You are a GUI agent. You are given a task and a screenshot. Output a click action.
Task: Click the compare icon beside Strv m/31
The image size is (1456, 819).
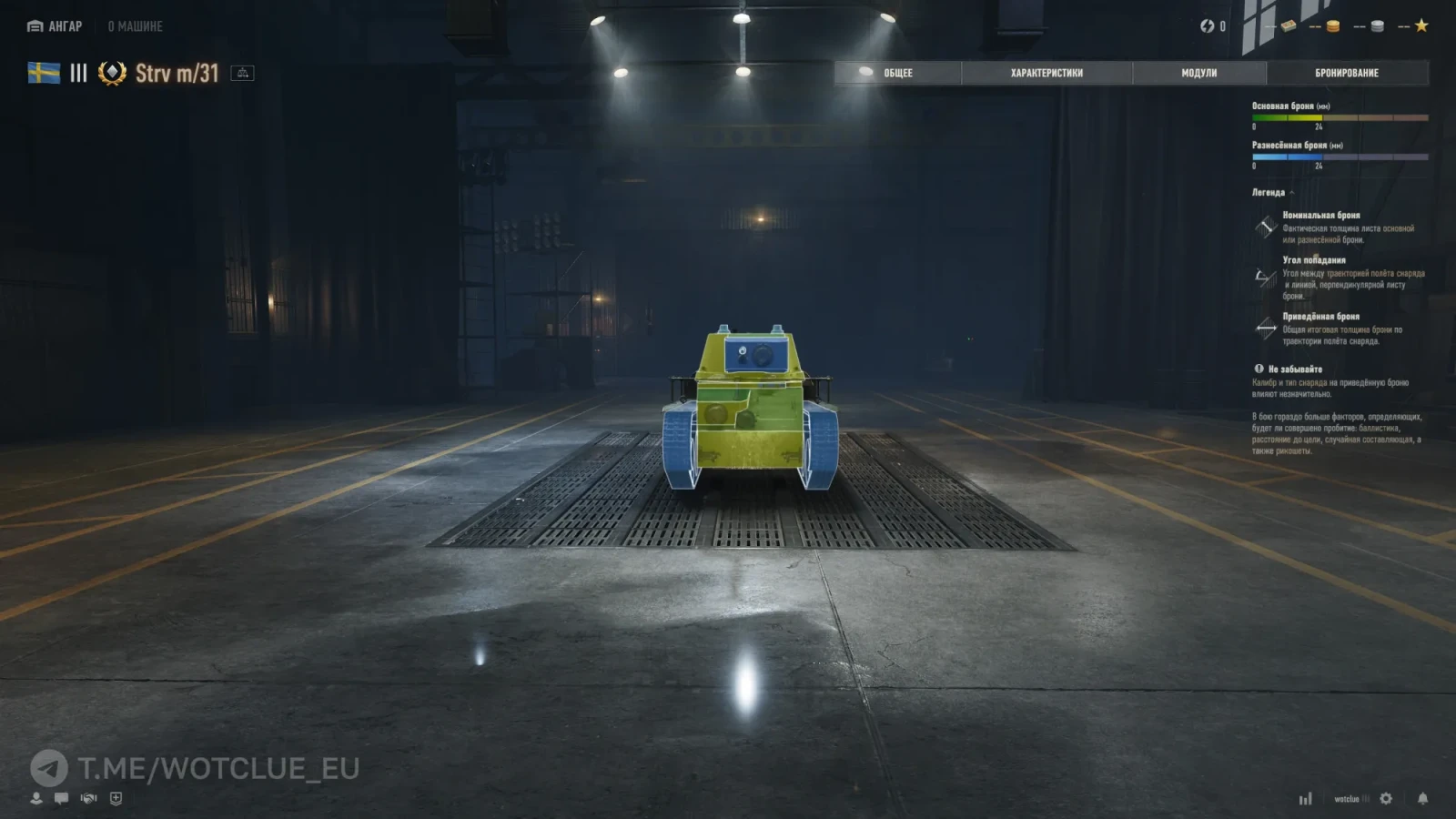click(x=242, y=73)
